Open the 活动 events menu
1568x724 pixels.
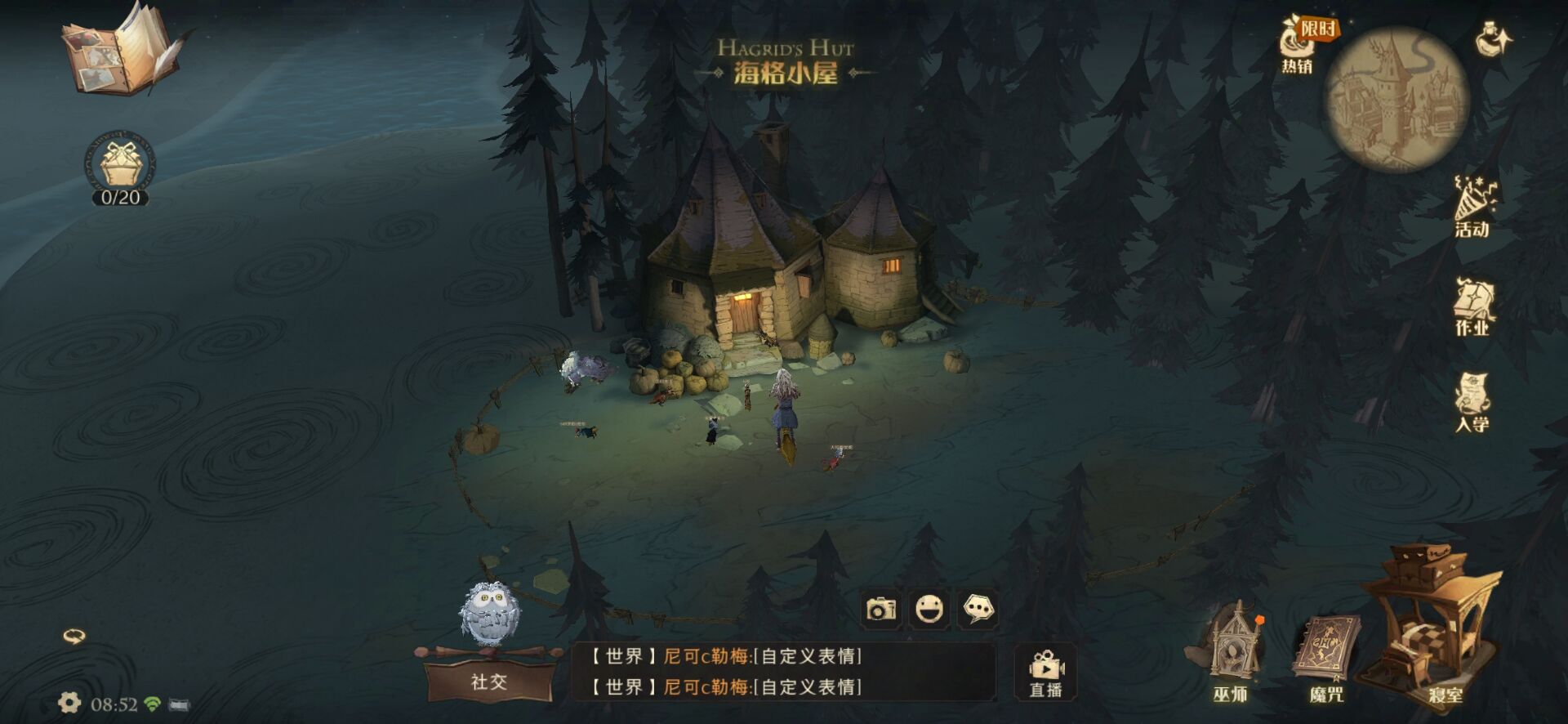click(1472, 208)
